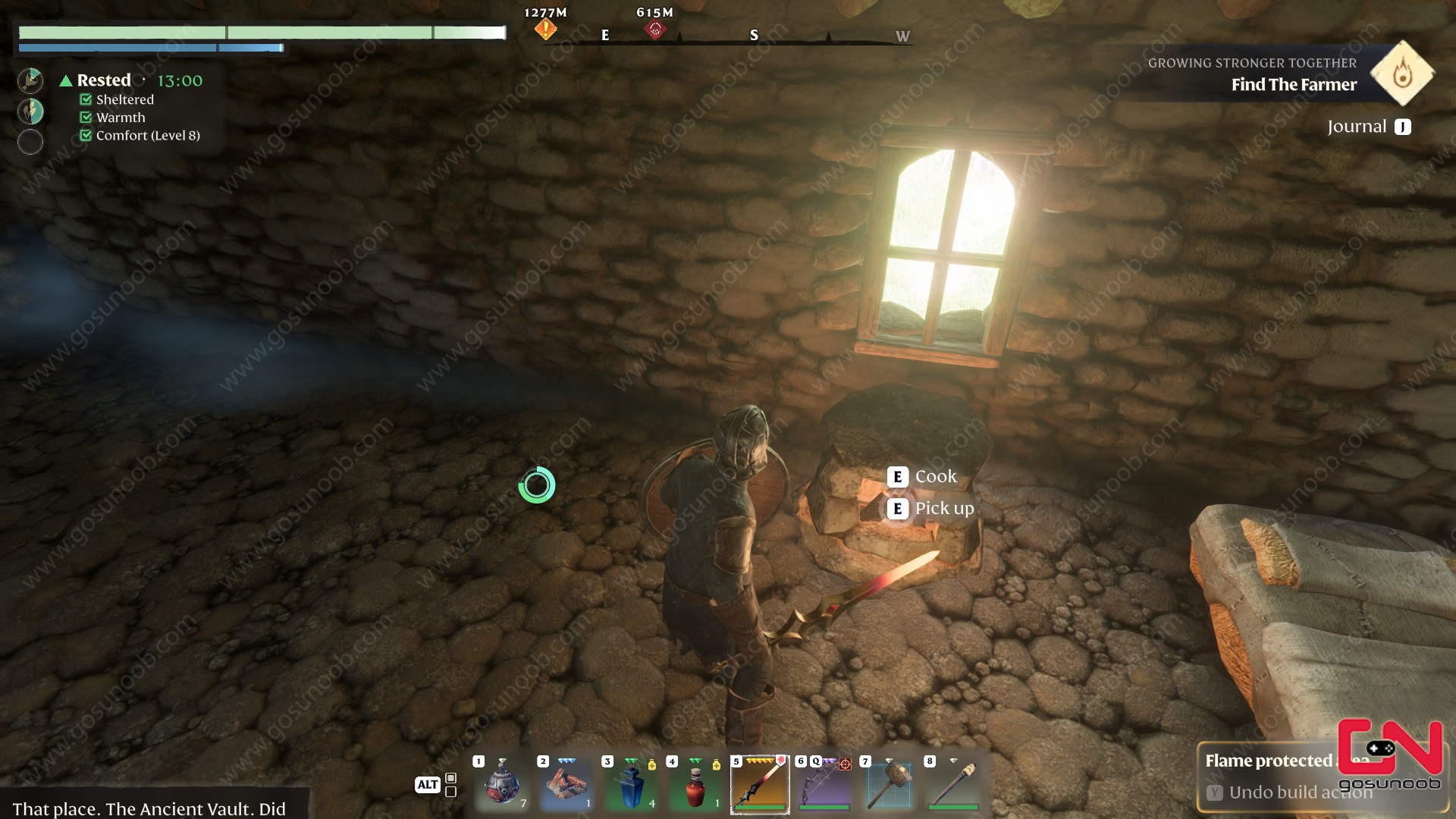Click the leaf food buff icon
The height and width of the screenshot is (819, 1456).
[x=30, y=111]
